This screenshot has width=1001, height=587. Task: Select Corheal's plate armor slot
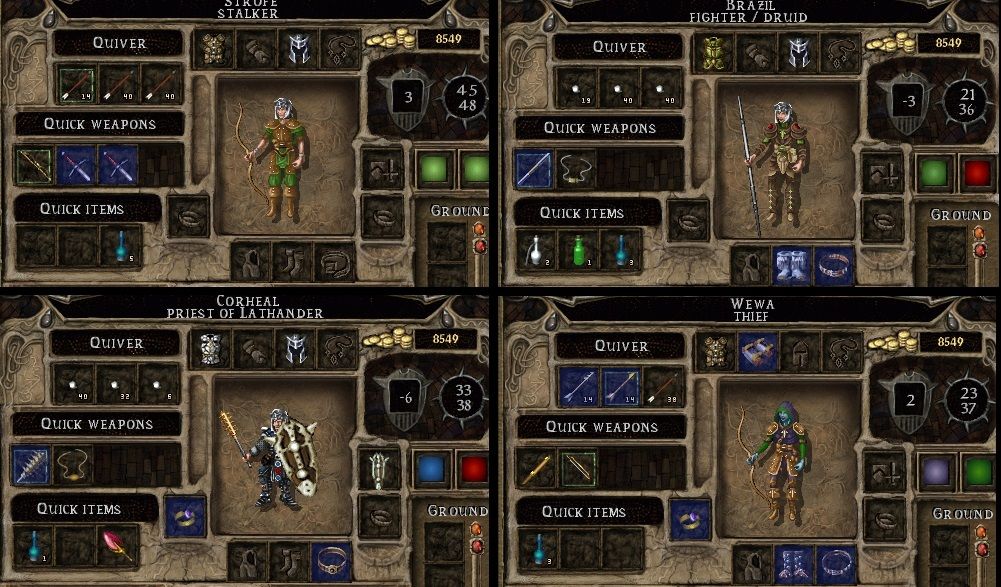(x=210, y=347)
